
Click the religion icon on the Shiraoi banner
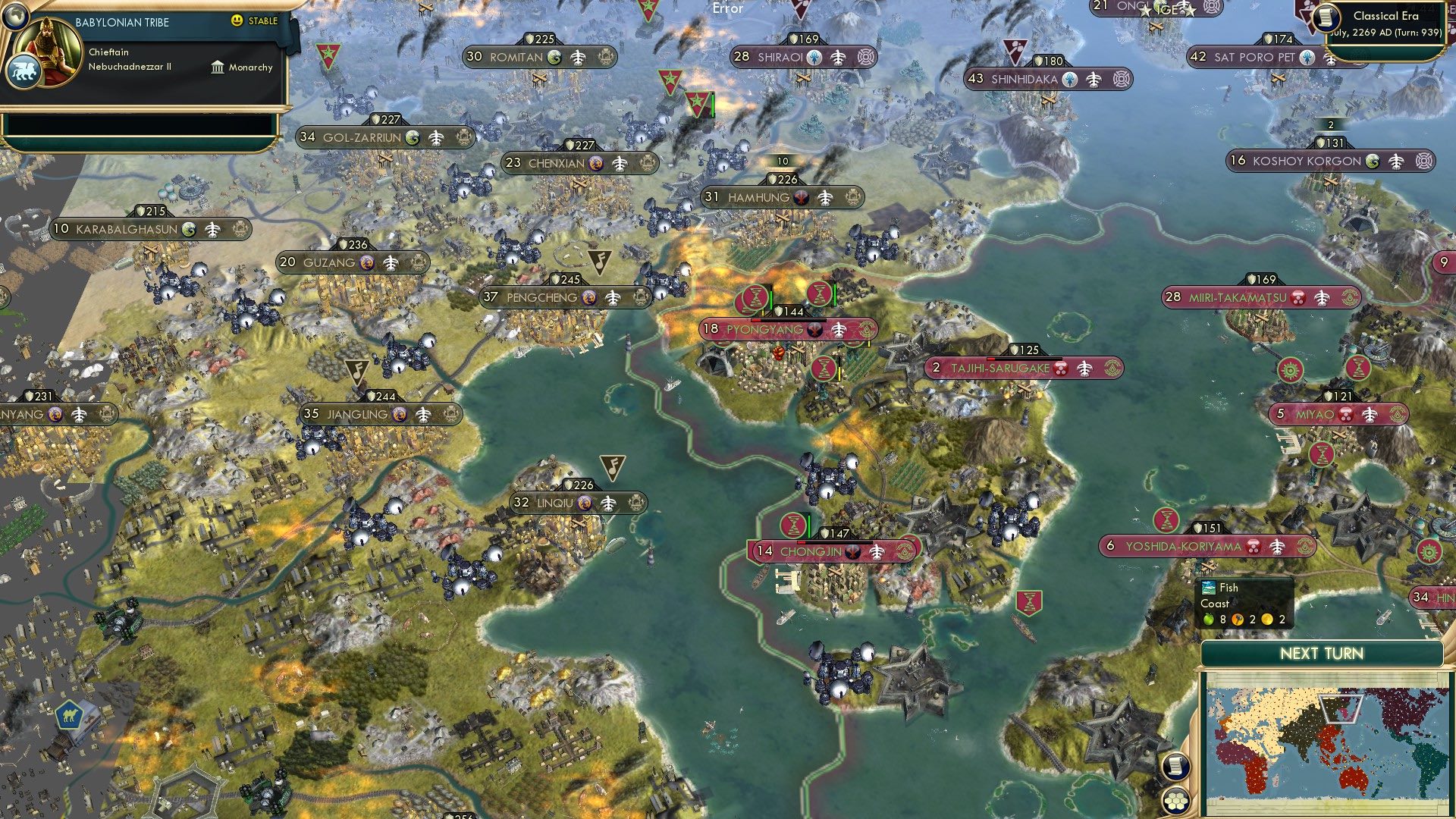814,55
